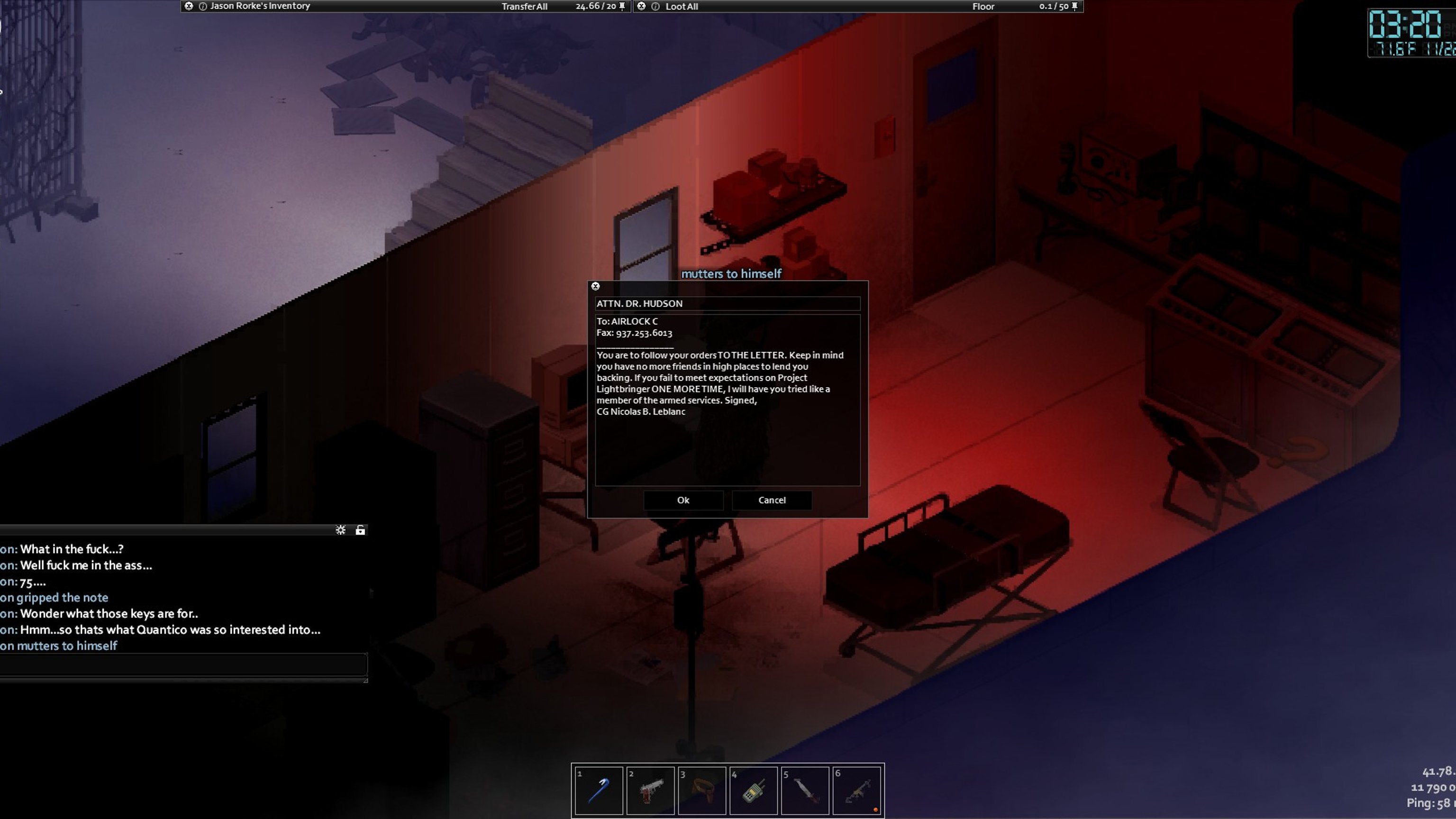Image resolution: width=1456 pixels, height=819 pixels.
Task: Confirm the note with Ok
Action: (x=683, y=500)
